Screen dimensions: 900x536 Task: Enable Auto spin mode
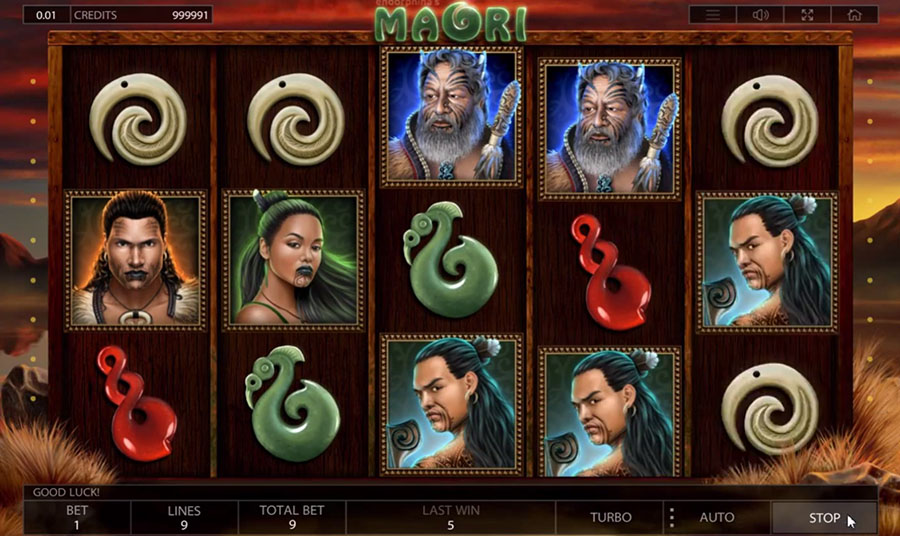(x=716, y=518)
